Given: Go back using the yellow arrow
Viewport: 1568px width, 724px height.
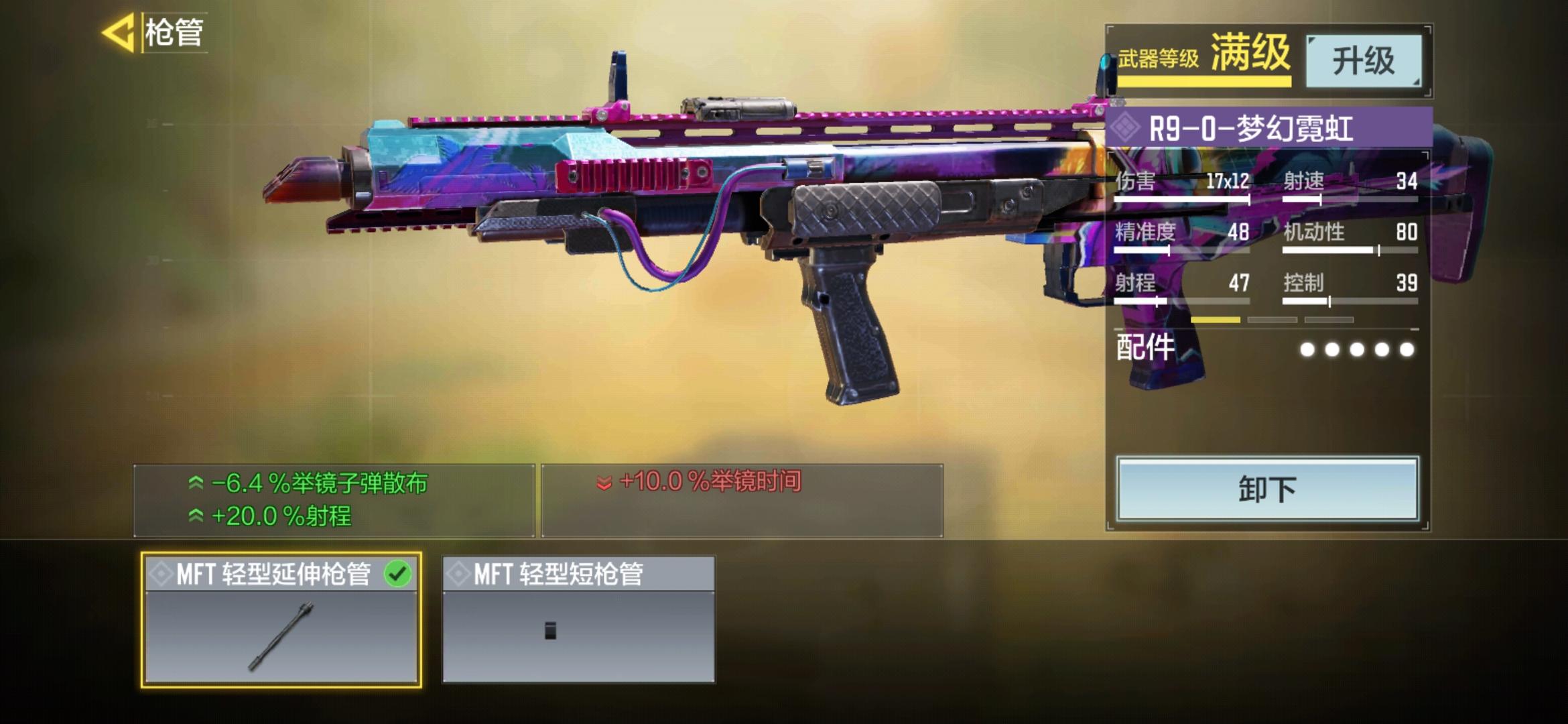Looking at the screenshot, I should pos(119,32).
